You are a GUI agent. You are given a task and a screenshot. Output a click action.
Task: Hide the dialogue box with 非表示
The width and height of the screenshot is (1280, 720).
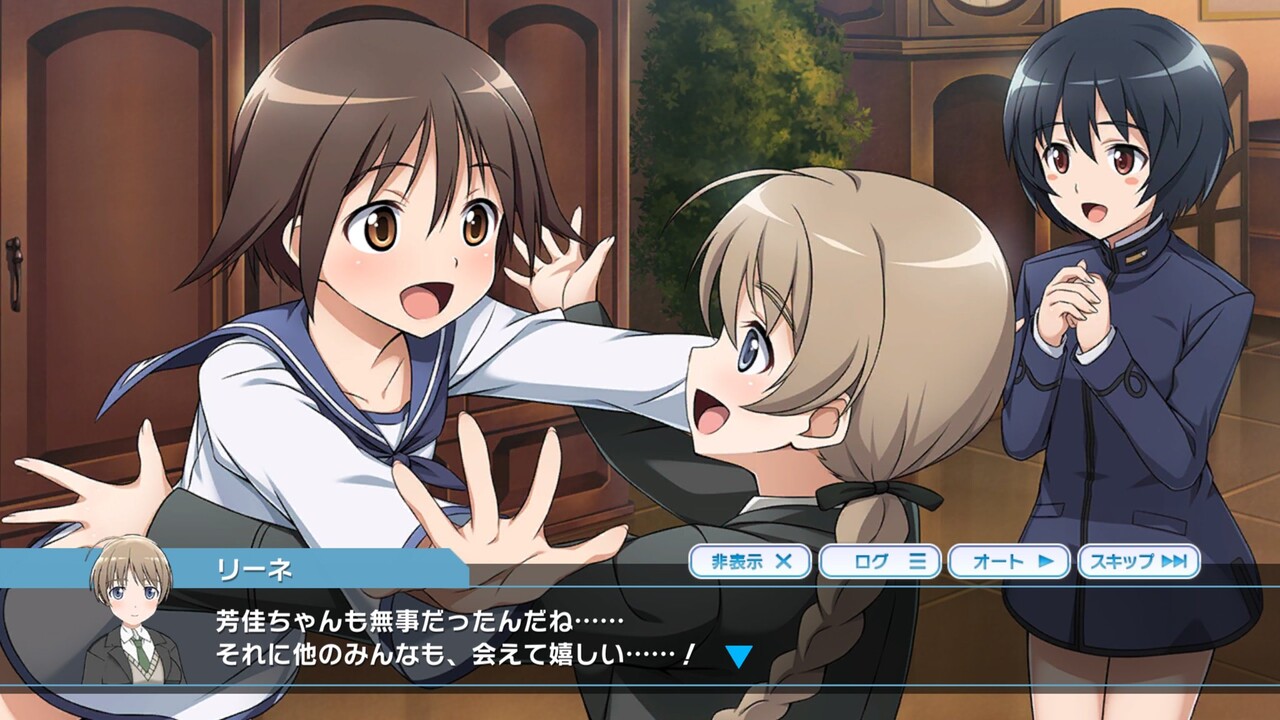point(750,561)
